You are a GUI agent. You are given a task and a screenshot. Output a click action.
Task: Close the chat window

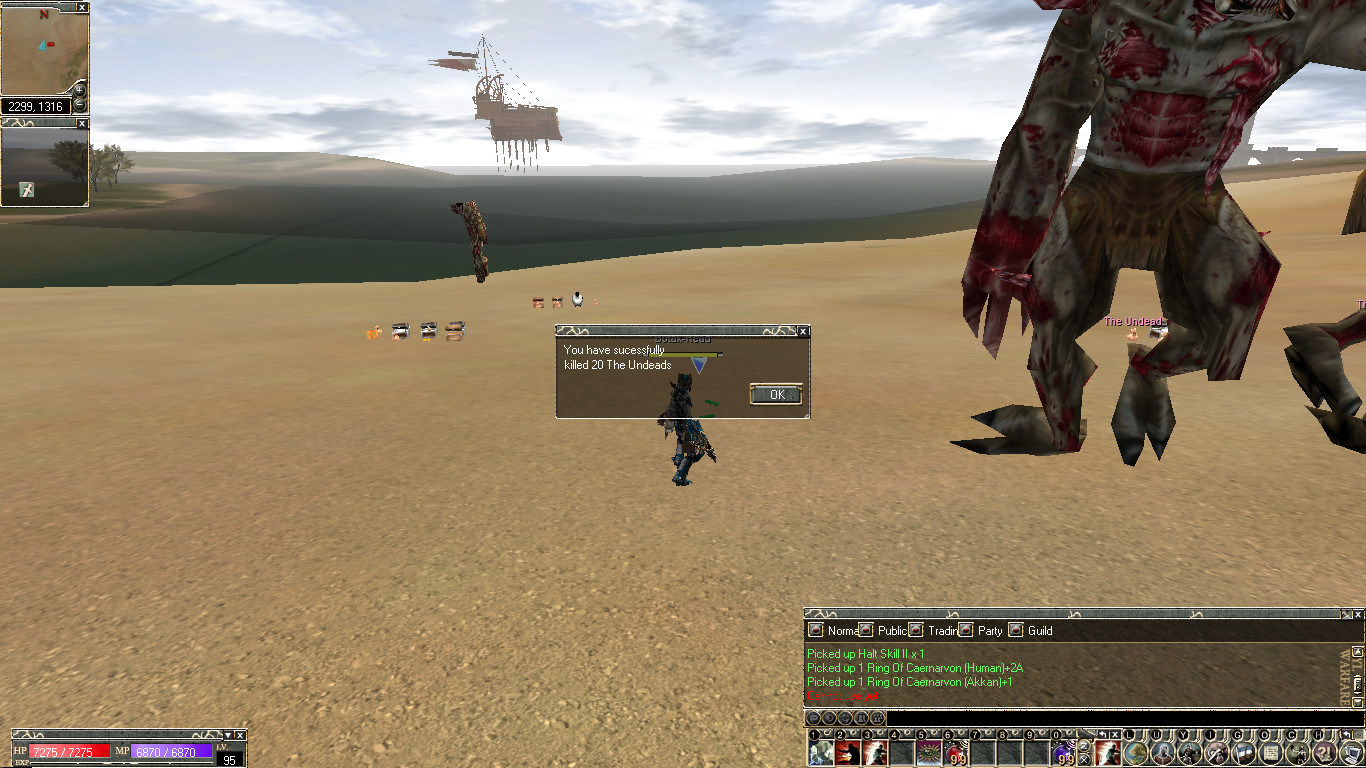coord(1357,613)
